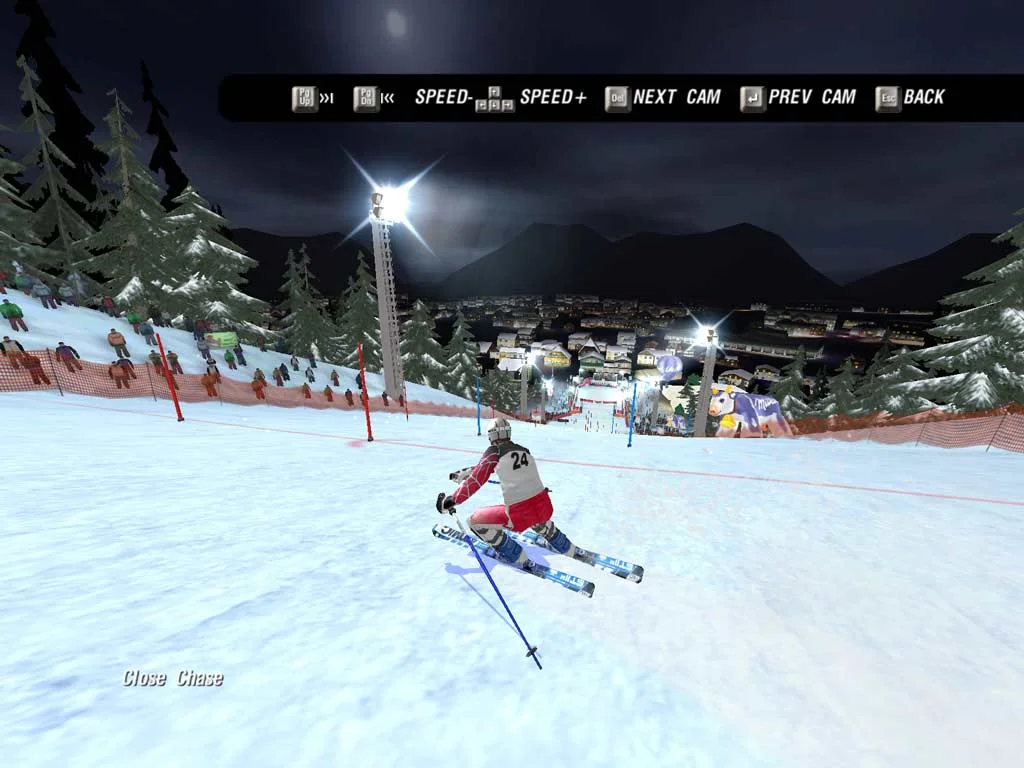Increase replay speed with SPEED+
This screenshot has width=1024, height=768.
pyautogui.click(x=552, y=97)
